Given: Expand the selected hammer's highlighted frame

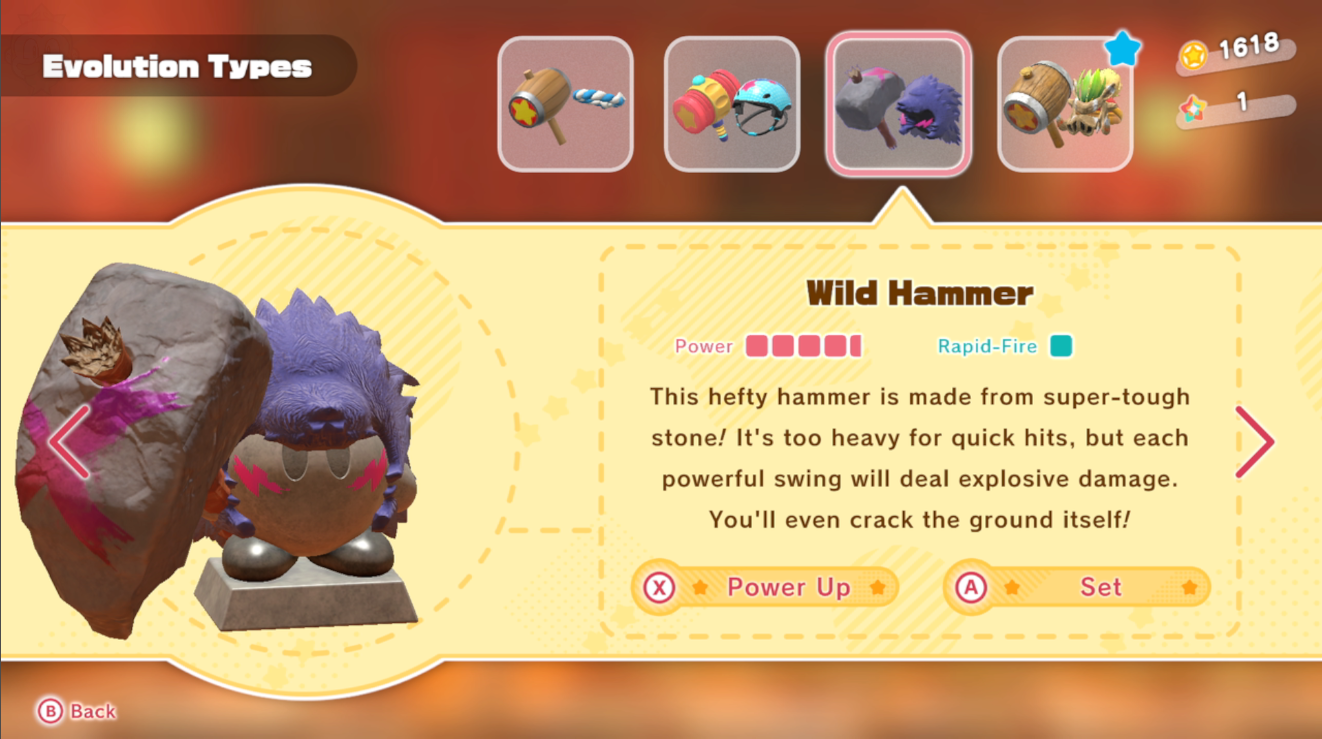Looking at the screenshot, I should pyautogui.click(x=898, y=103).
